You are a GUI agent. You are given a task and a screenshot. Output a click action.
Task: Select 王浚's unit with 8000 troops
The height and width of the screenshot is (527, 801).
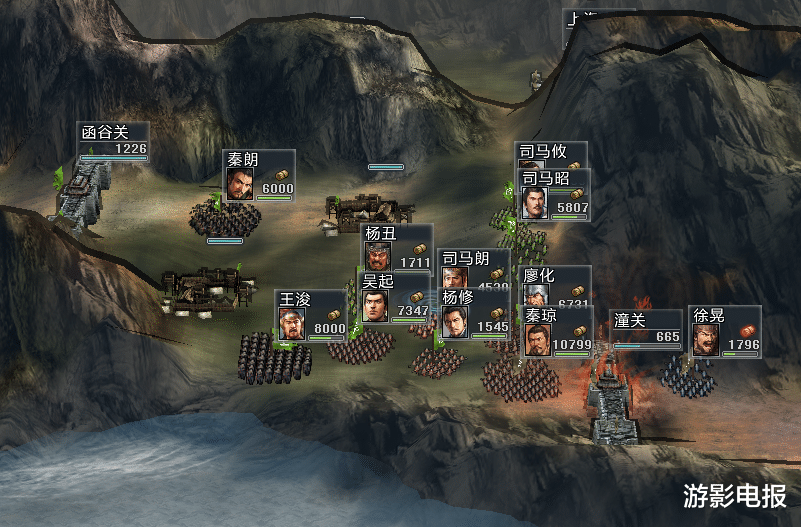(x=311, y=315)
